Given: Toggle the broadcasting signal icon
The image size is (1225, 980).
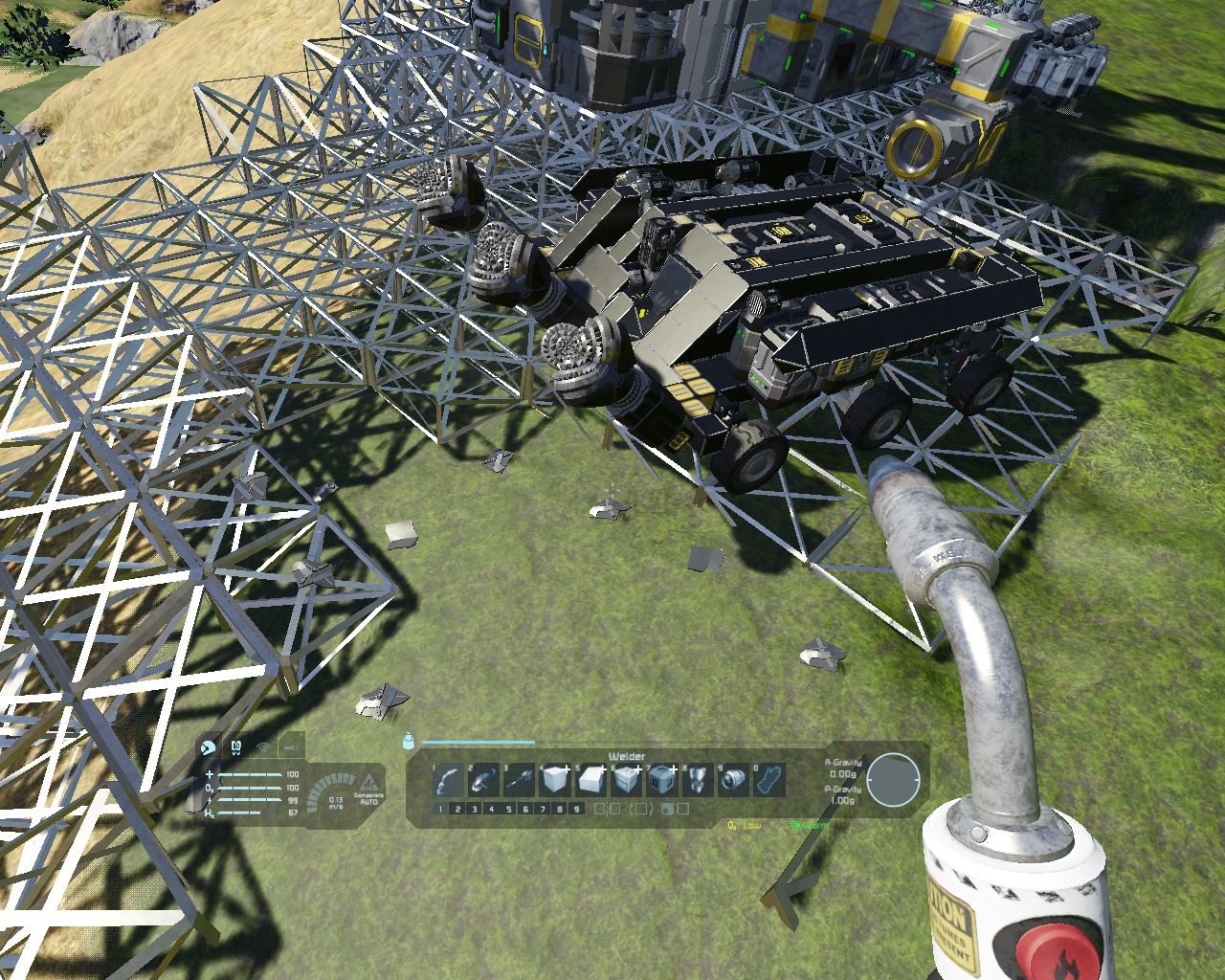Looking at the screenshot, I should 263,746.
